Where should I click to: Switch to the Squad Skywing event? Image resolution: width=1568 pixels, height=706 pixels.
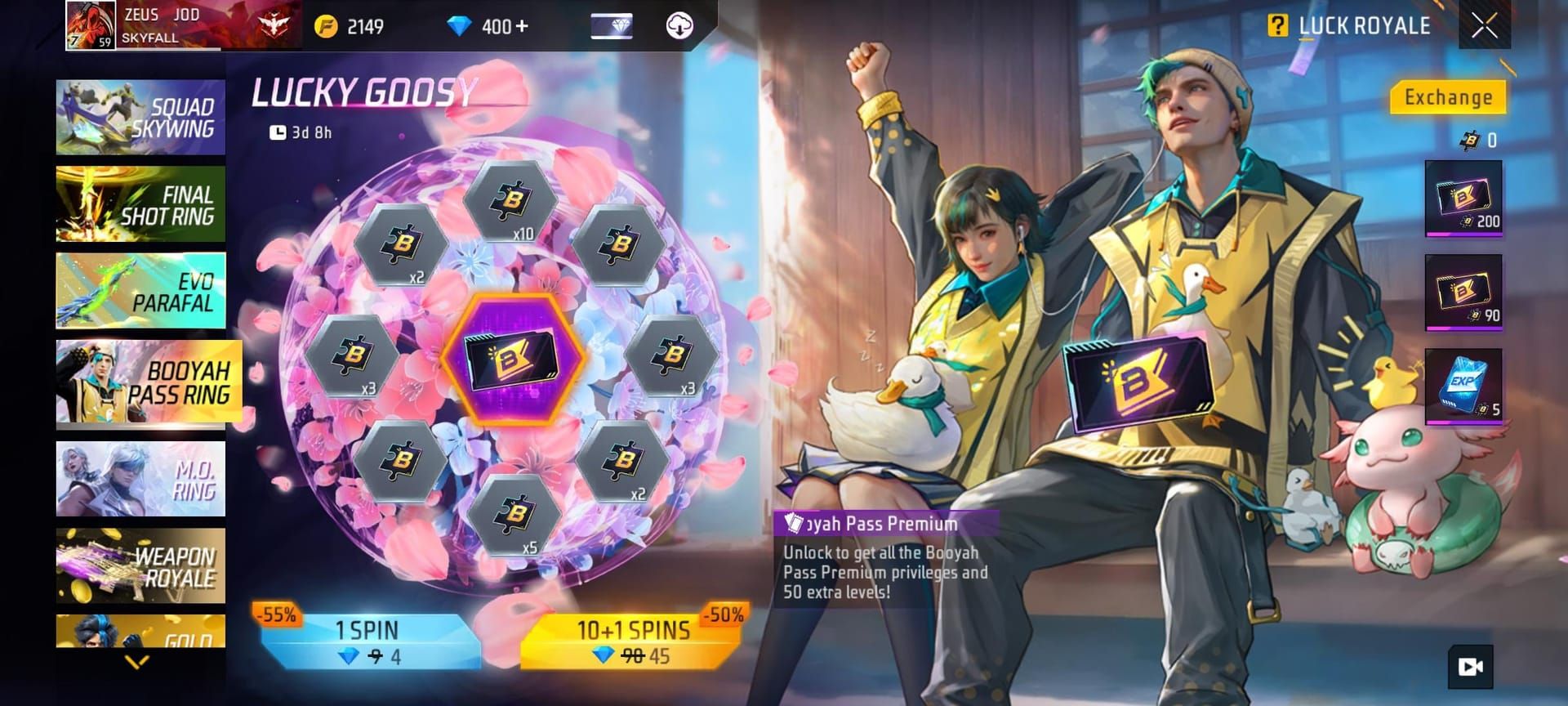pyautogui.click(x=140, y=117)
